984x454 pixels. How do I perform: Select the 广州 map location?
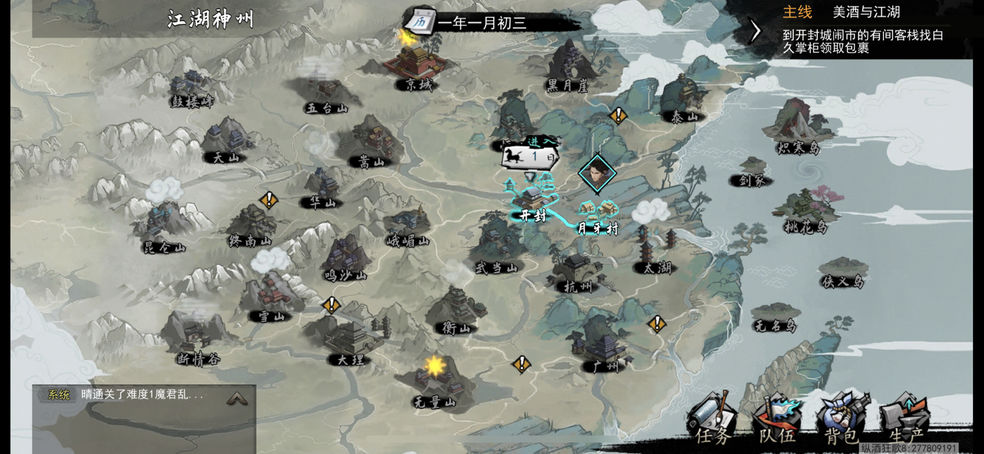(605, 345)
